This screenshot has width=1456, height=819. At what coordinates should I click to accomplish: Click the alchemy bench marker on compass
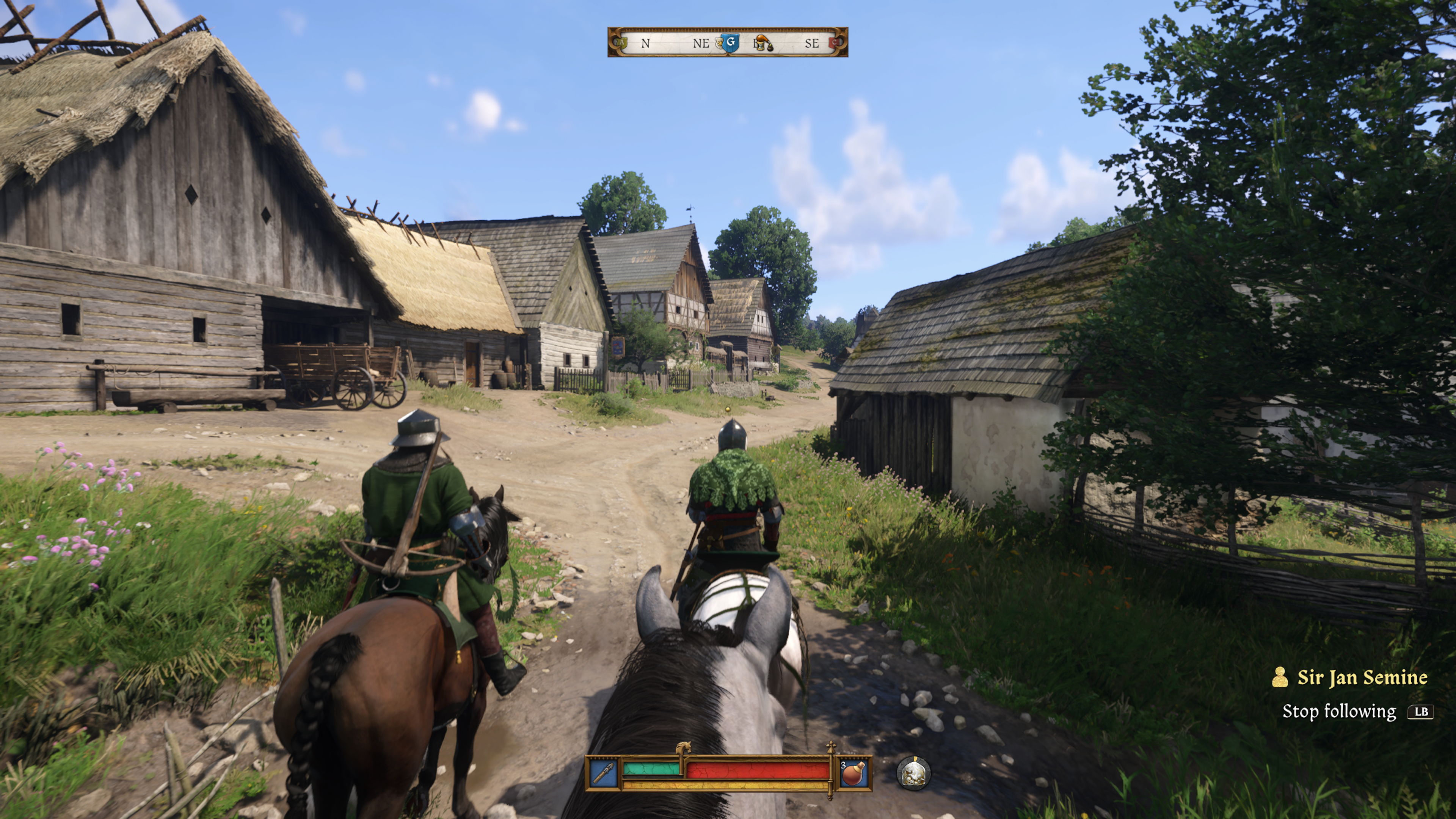(x=764, y=44)
